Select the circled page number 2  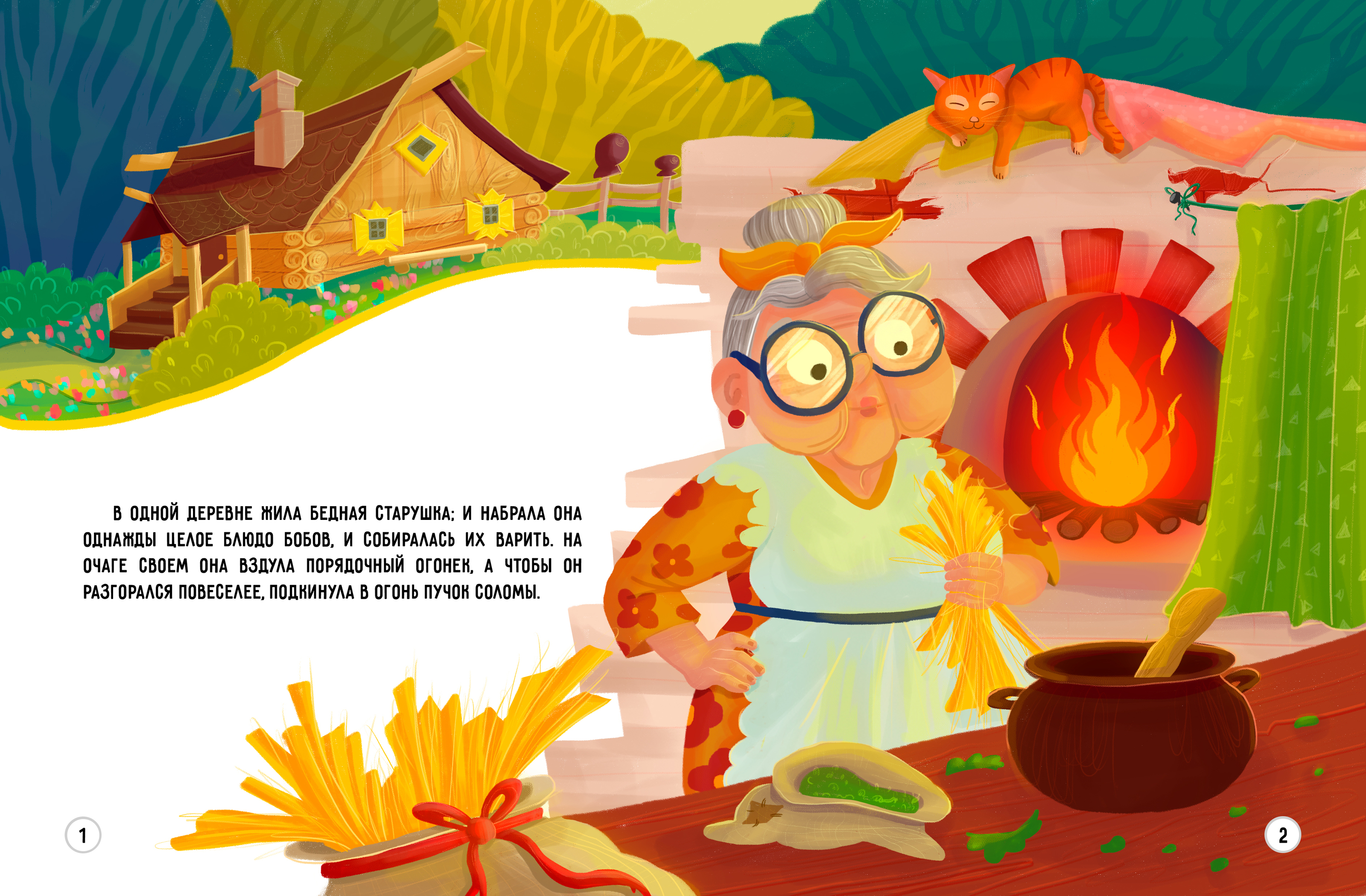(x=1283, y=835)
